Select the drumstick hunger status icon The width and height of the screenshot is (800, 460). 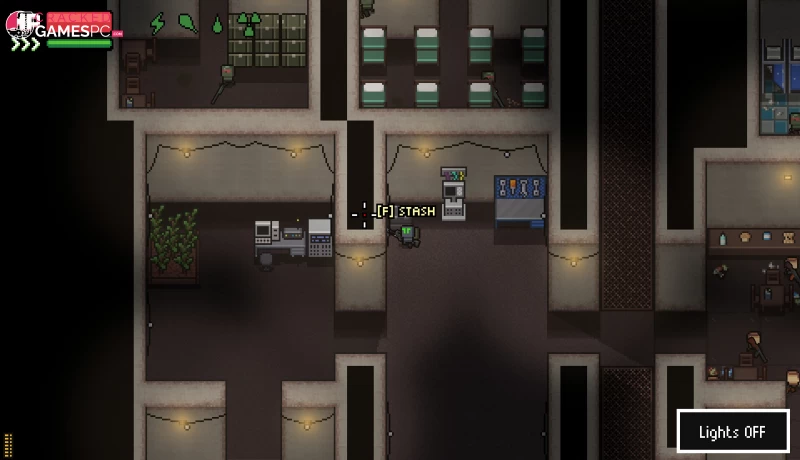coord(187,22)
